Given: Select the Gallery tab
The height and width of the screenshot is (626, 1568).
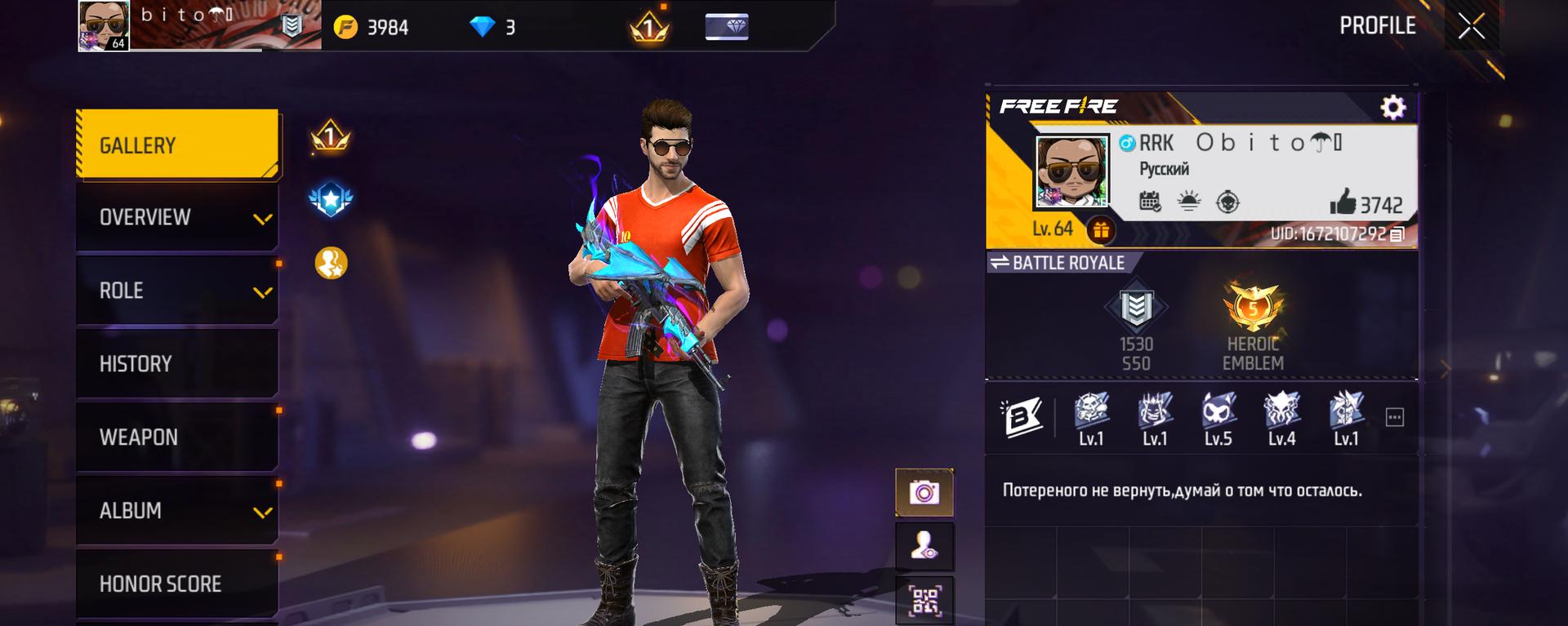Looking at the screenshot, I should coord(177,145).
